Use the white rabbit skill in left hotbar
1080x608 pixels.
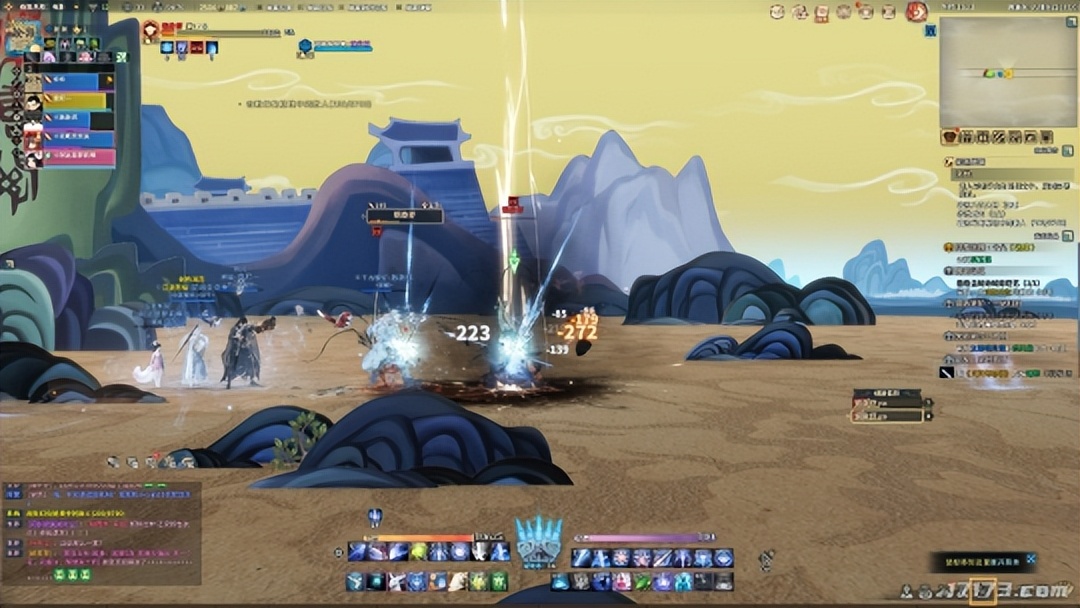tap(396, 582)
